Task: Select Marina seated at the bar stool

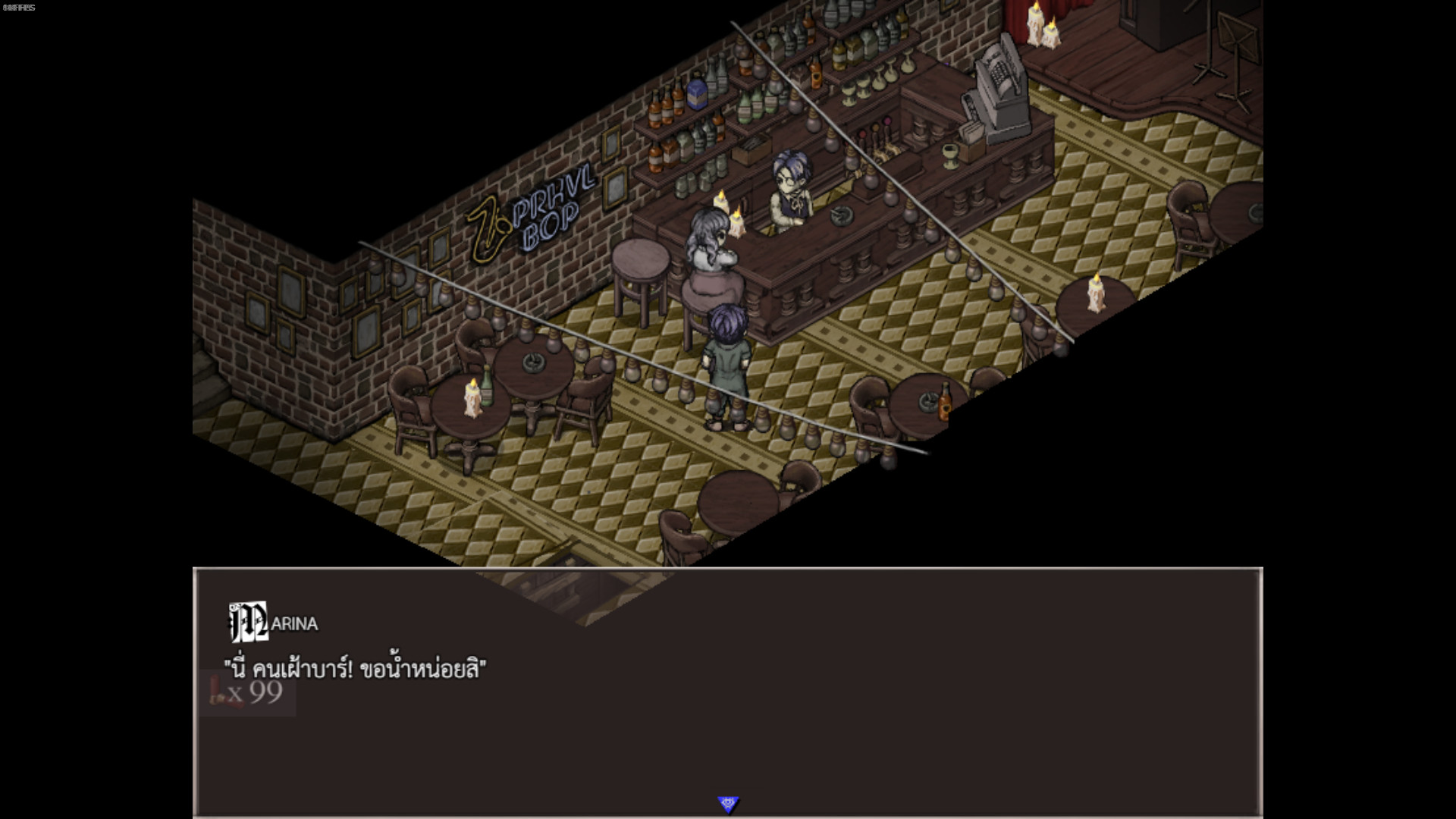Action: pyautogui.click(x=709, y=250)
